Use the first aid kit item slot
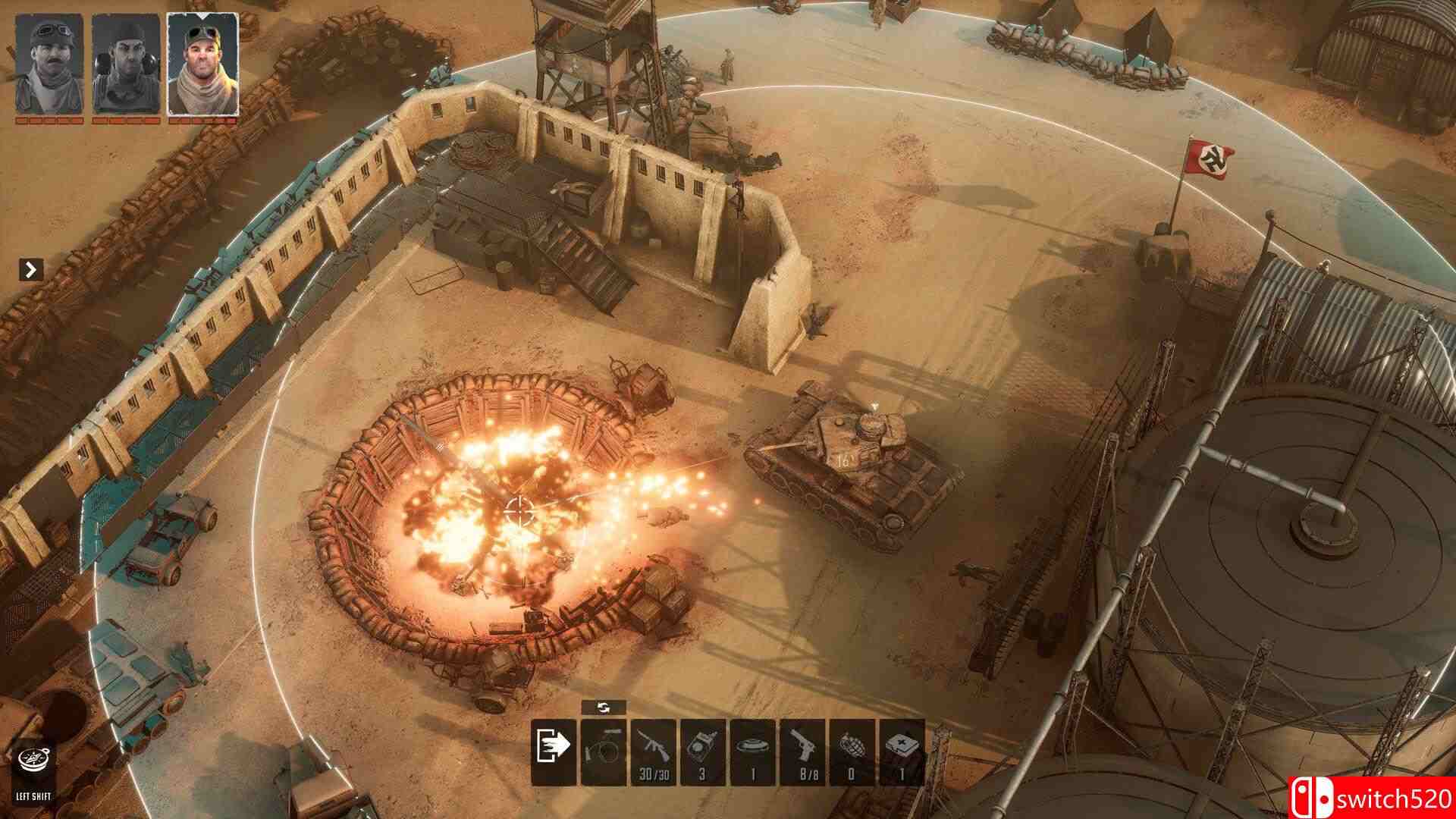Screen dimensions: 1456x819 click(x=900, y=755)
